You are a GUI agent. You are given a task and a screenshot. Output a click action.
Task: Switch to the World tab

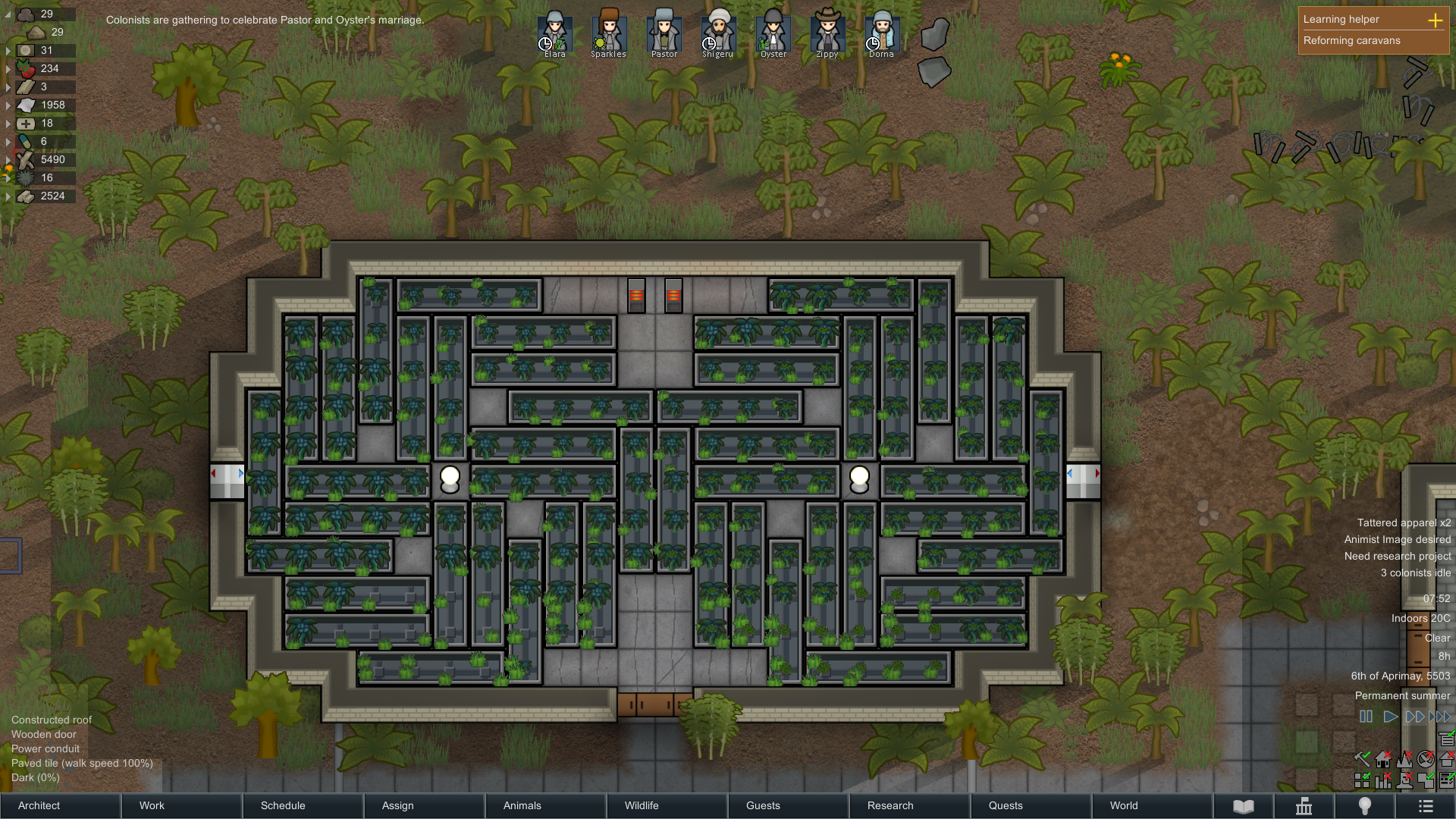(1122, 805)
